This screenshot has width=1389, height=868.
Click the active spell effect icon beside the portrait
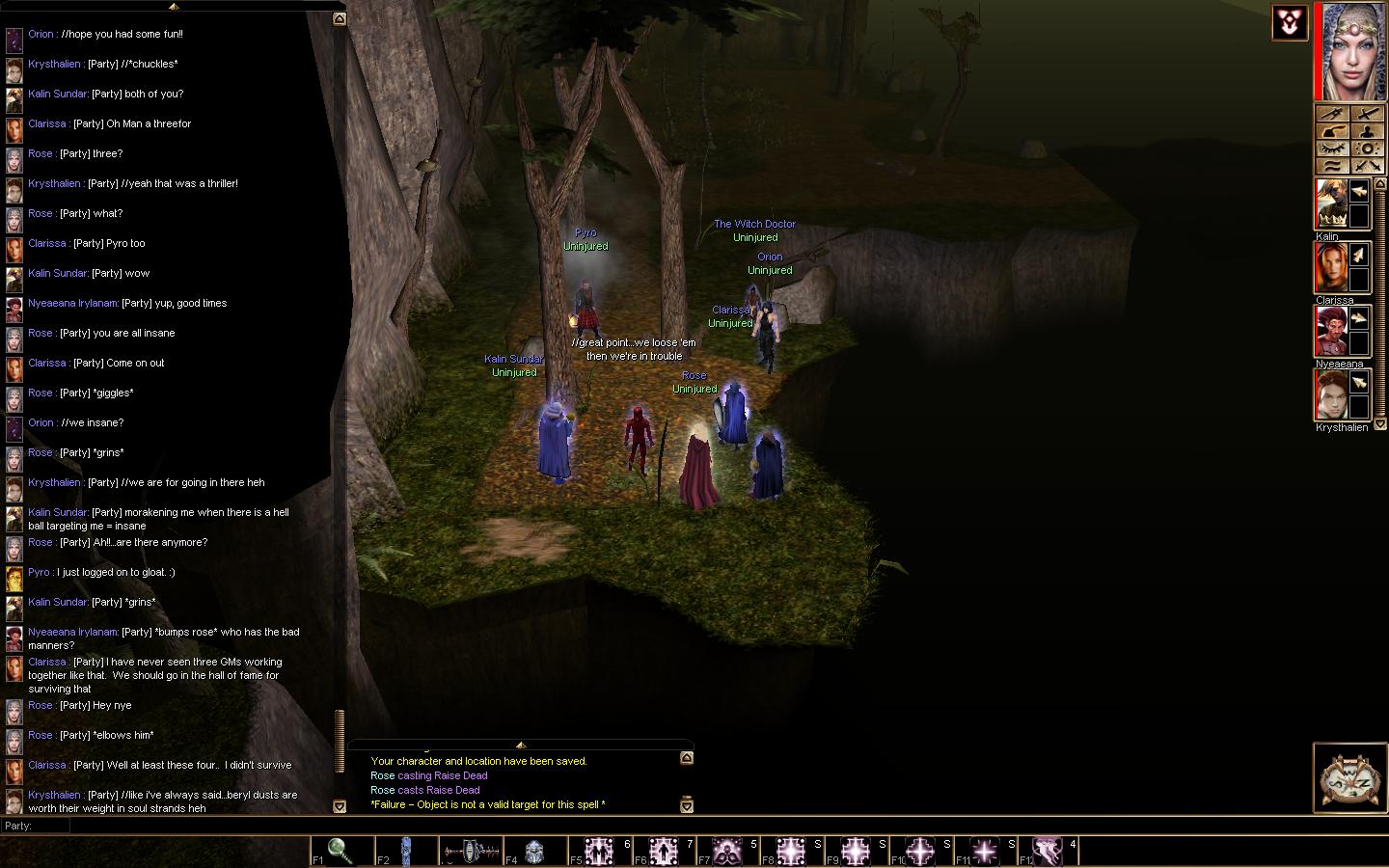(x=1290, y=23)
